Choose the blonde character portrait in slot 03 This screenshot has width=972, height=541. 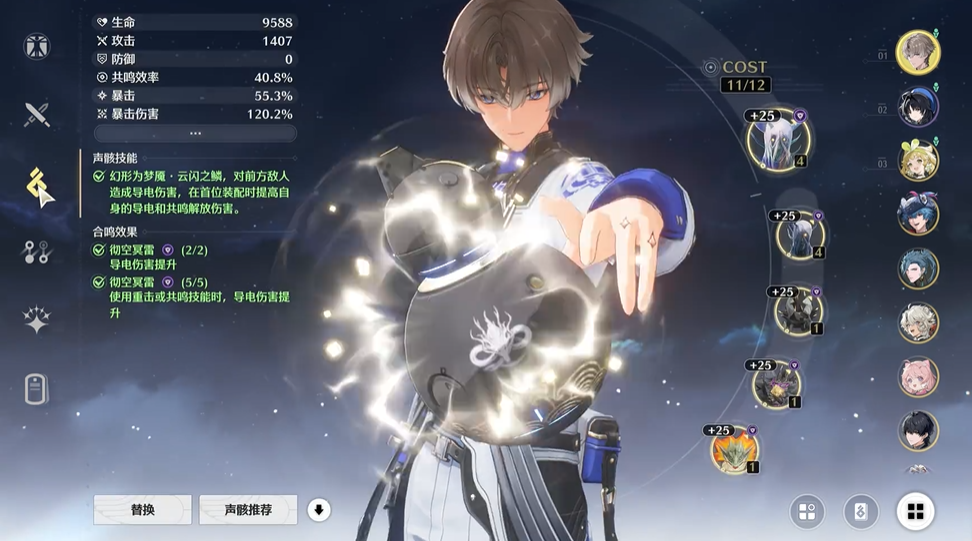coord(917,161)
